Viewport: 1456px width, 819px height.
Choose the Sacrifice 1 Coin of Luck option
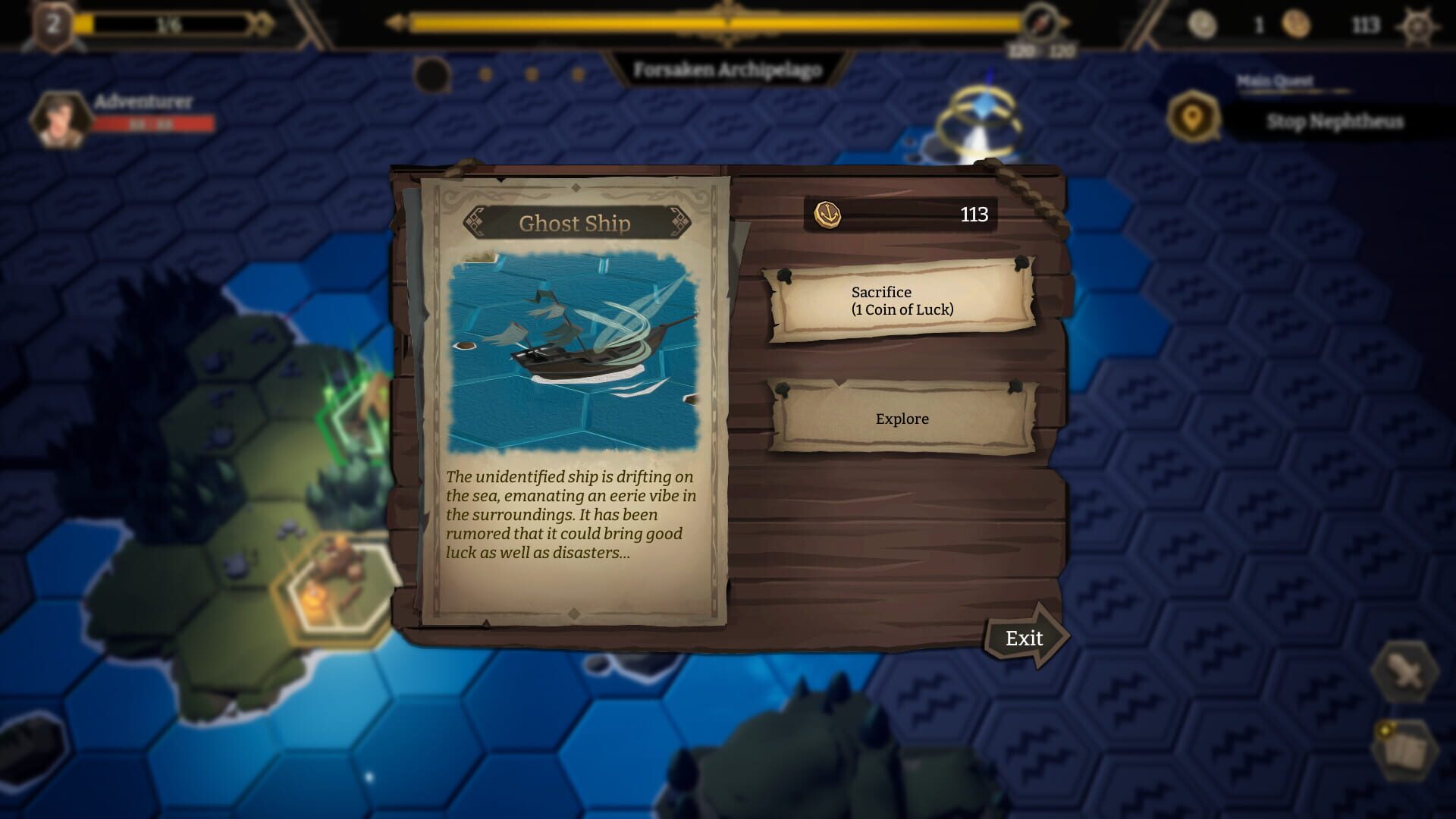902,301
